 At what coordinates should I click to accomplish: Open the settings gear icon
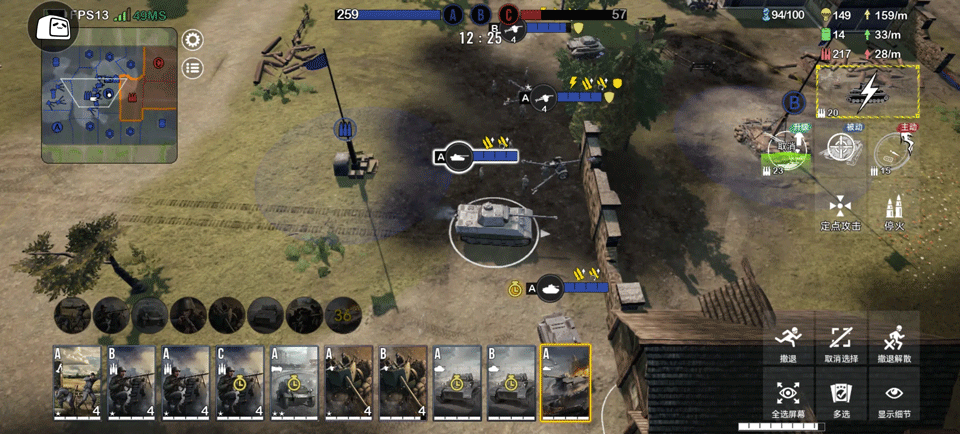coord(192,40)
